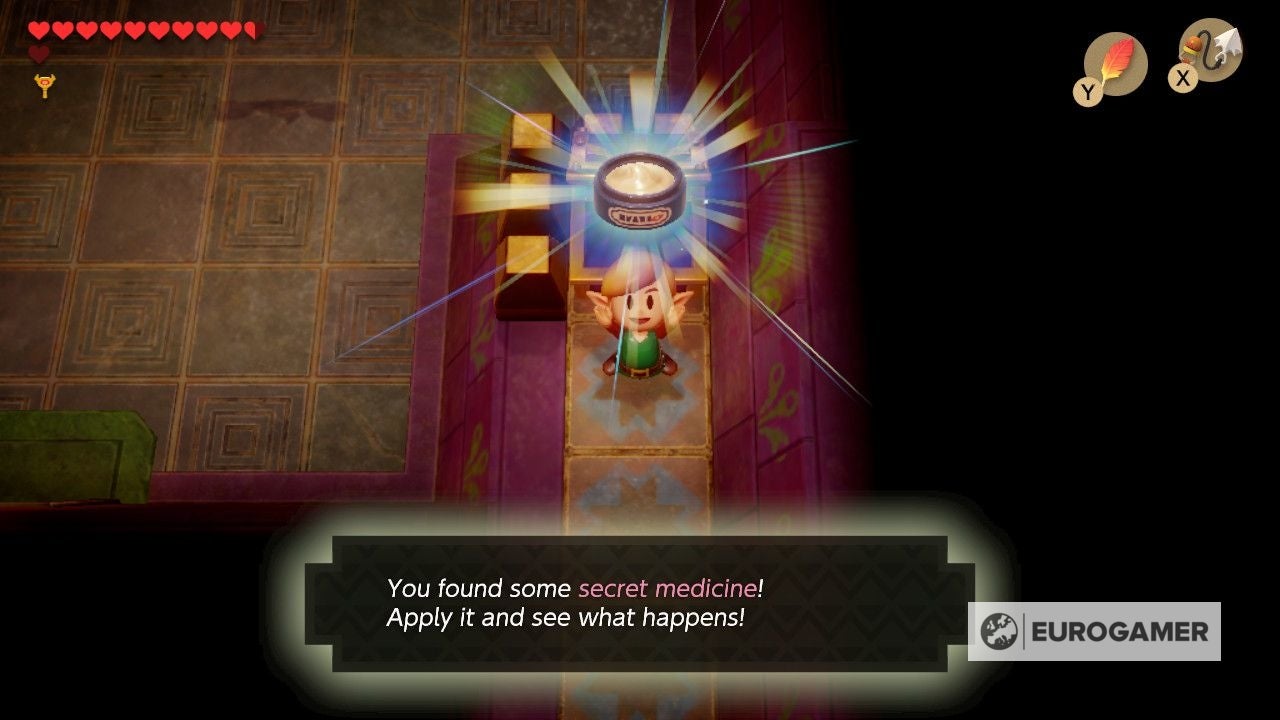Tap the glowing secret medicine jar
This screenshot has height=720, width=1280.
pos(641,190)
